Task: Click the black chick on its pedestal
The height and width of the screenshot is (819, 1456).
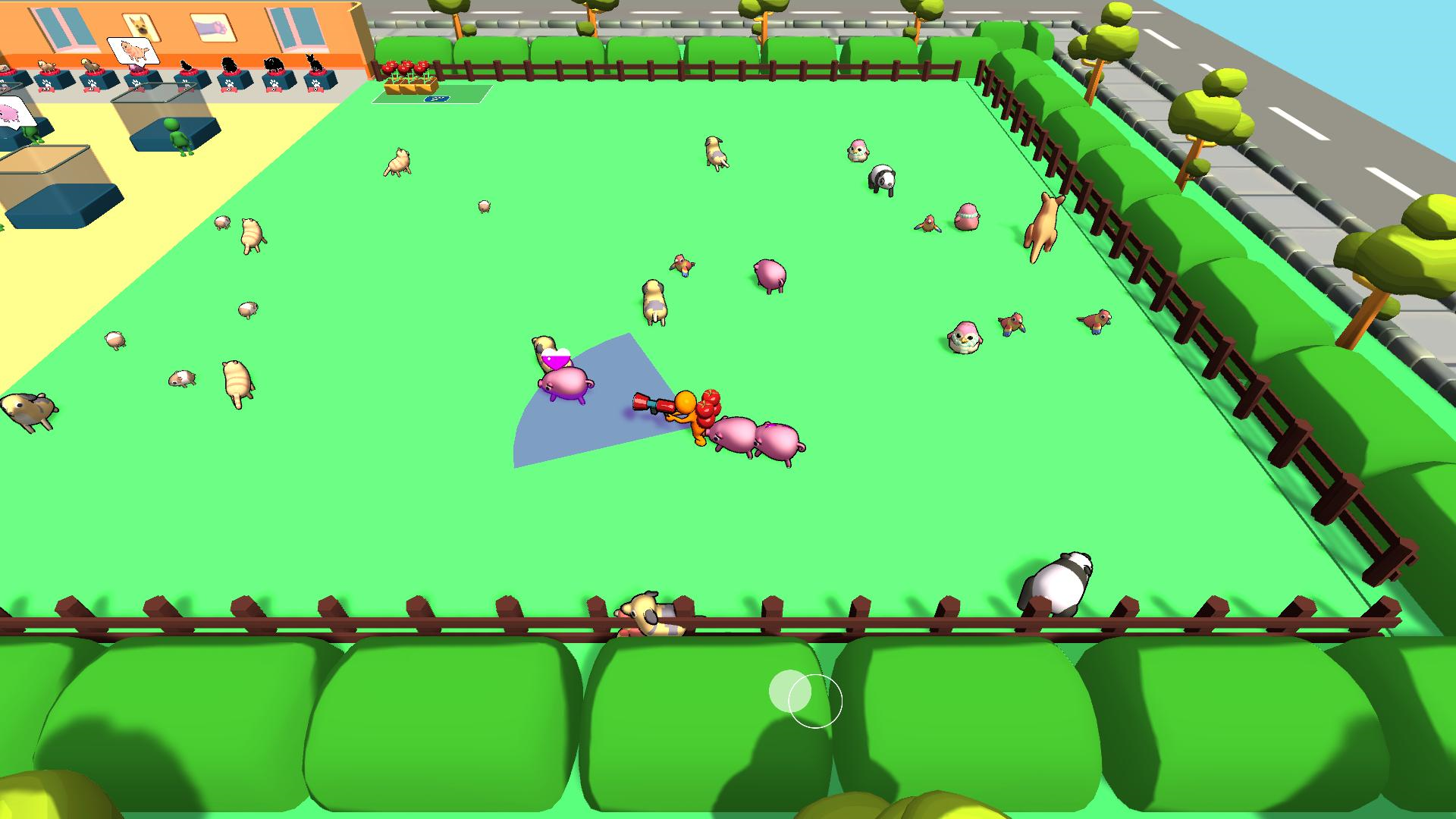Action: 186,65
